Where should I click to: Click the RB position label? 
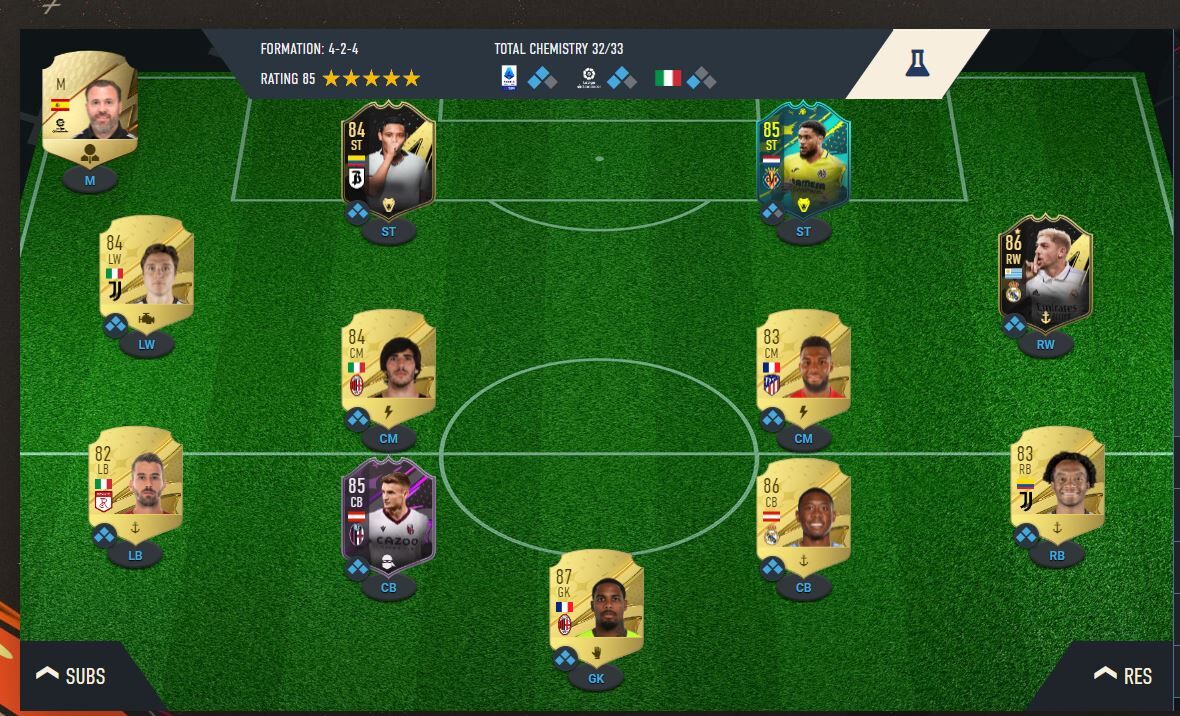point(1057,556)
